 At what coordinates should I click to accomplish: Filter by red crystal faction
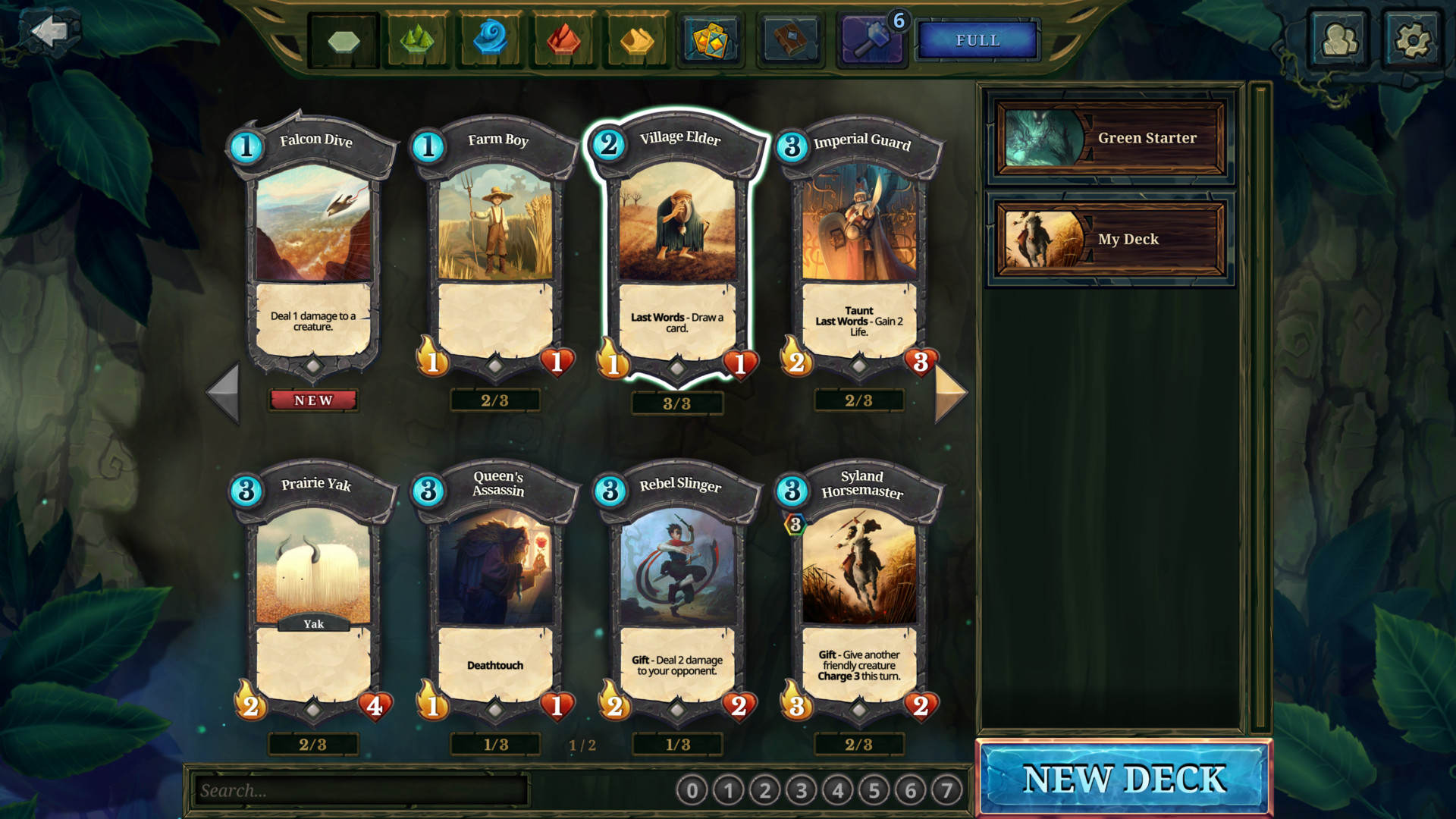coord(563,39)
